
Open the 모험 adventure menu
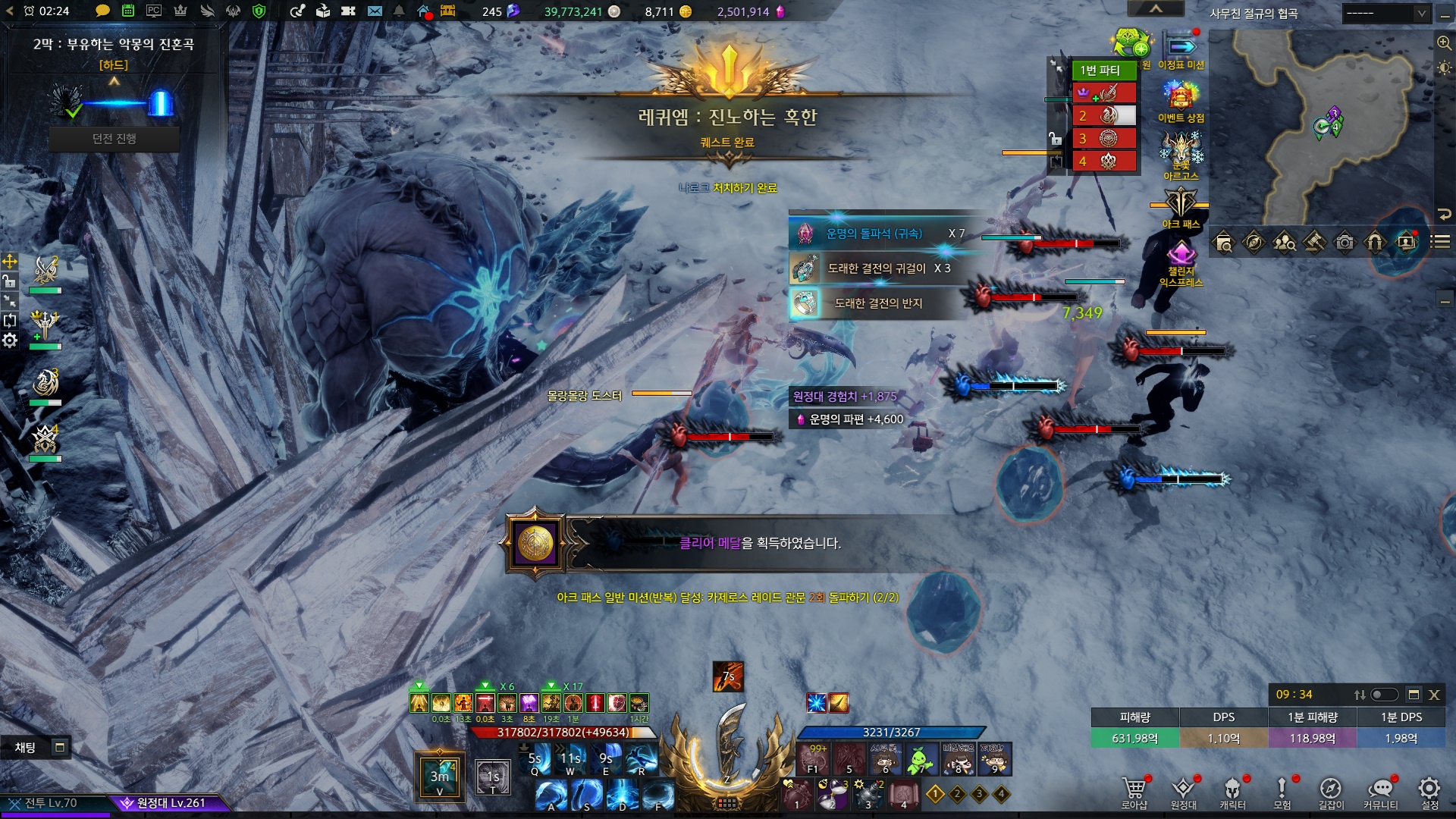(1282, 791)
